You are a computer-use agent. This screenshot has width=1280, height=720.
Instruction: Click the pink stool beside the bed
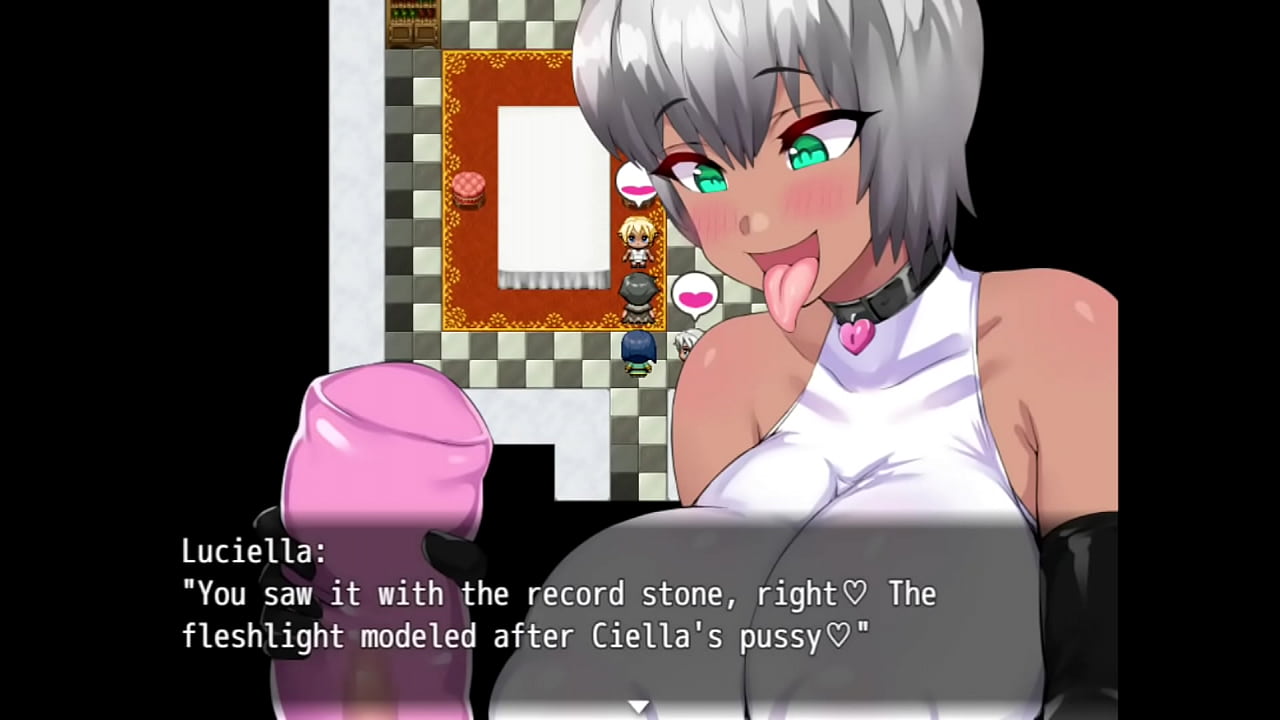(x=467, y=187)
